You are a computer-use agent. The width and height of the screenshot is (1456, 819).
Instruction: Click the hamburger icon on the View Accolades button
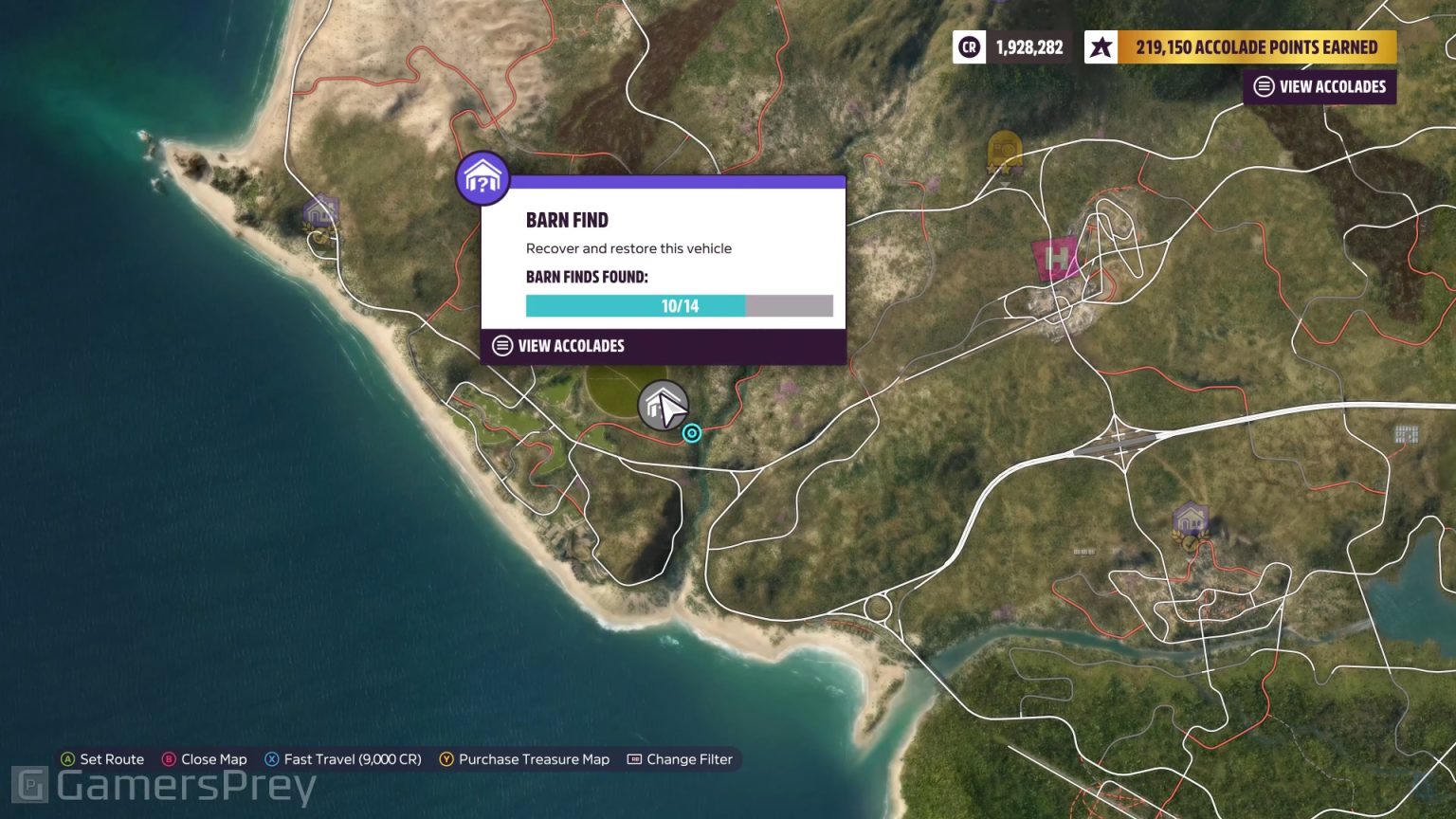click(x=1263, y=86)
